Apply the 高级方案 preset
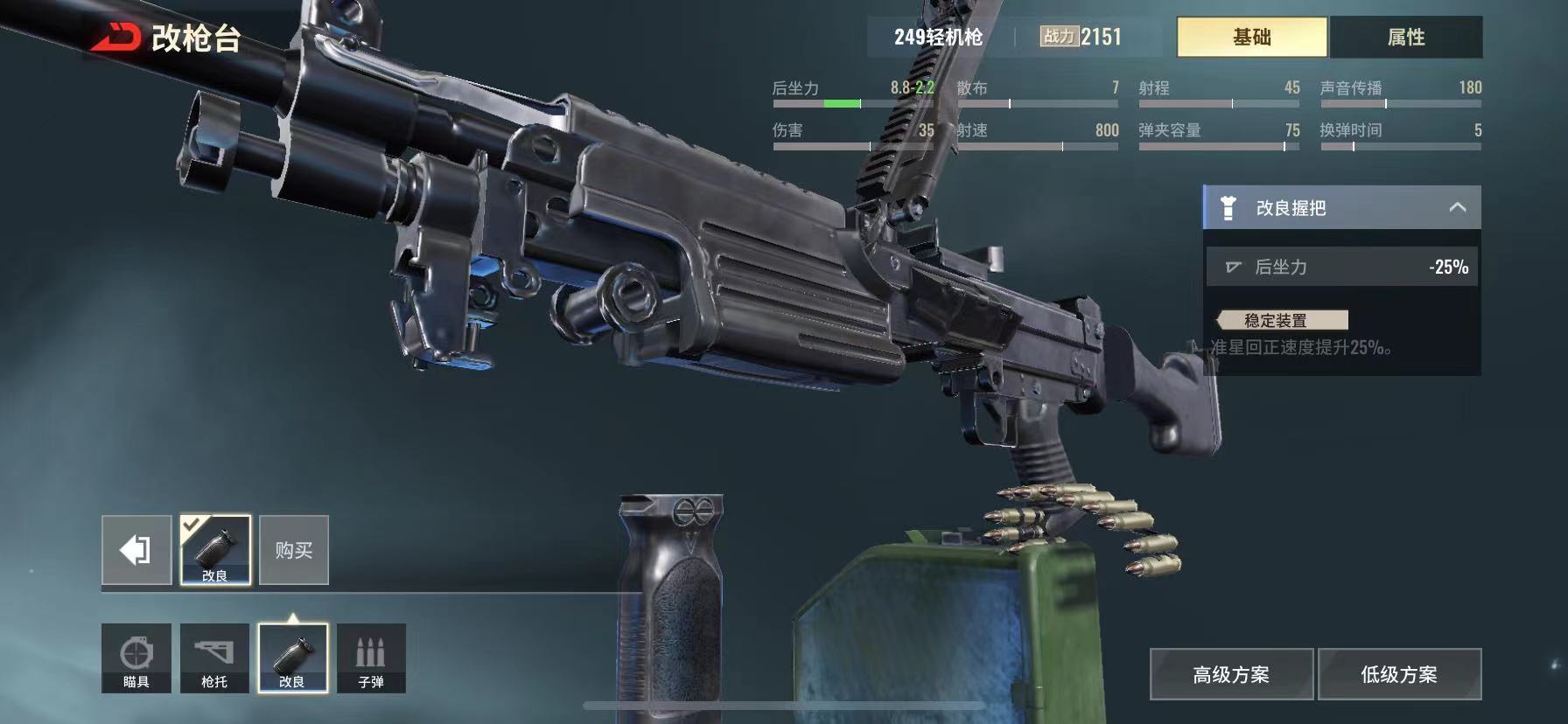Viewport: 1568px width, 724px height. pos(1231,674)
